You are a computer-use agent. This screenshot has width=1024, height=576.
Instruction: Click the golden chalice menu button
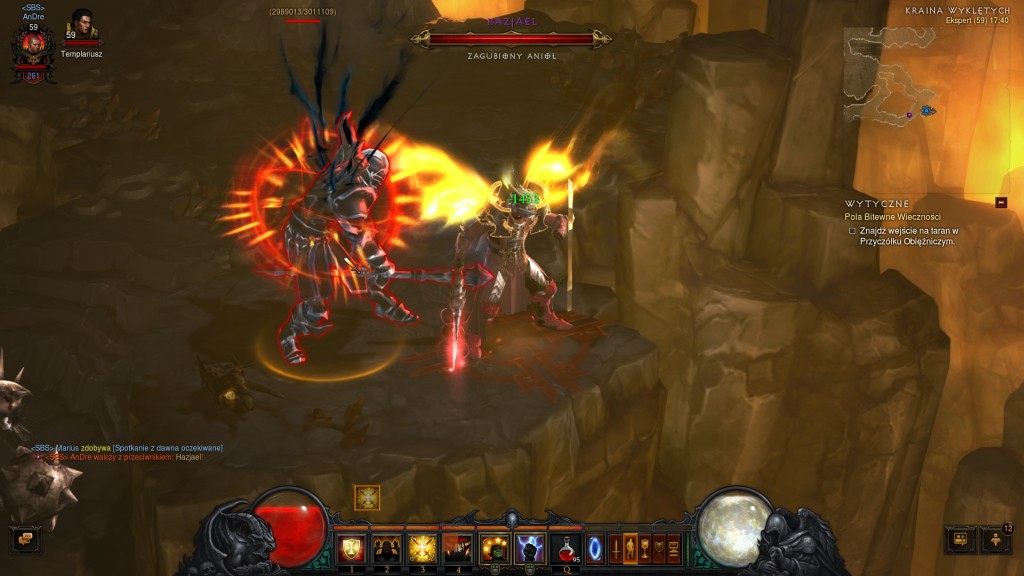coord(645,548)
